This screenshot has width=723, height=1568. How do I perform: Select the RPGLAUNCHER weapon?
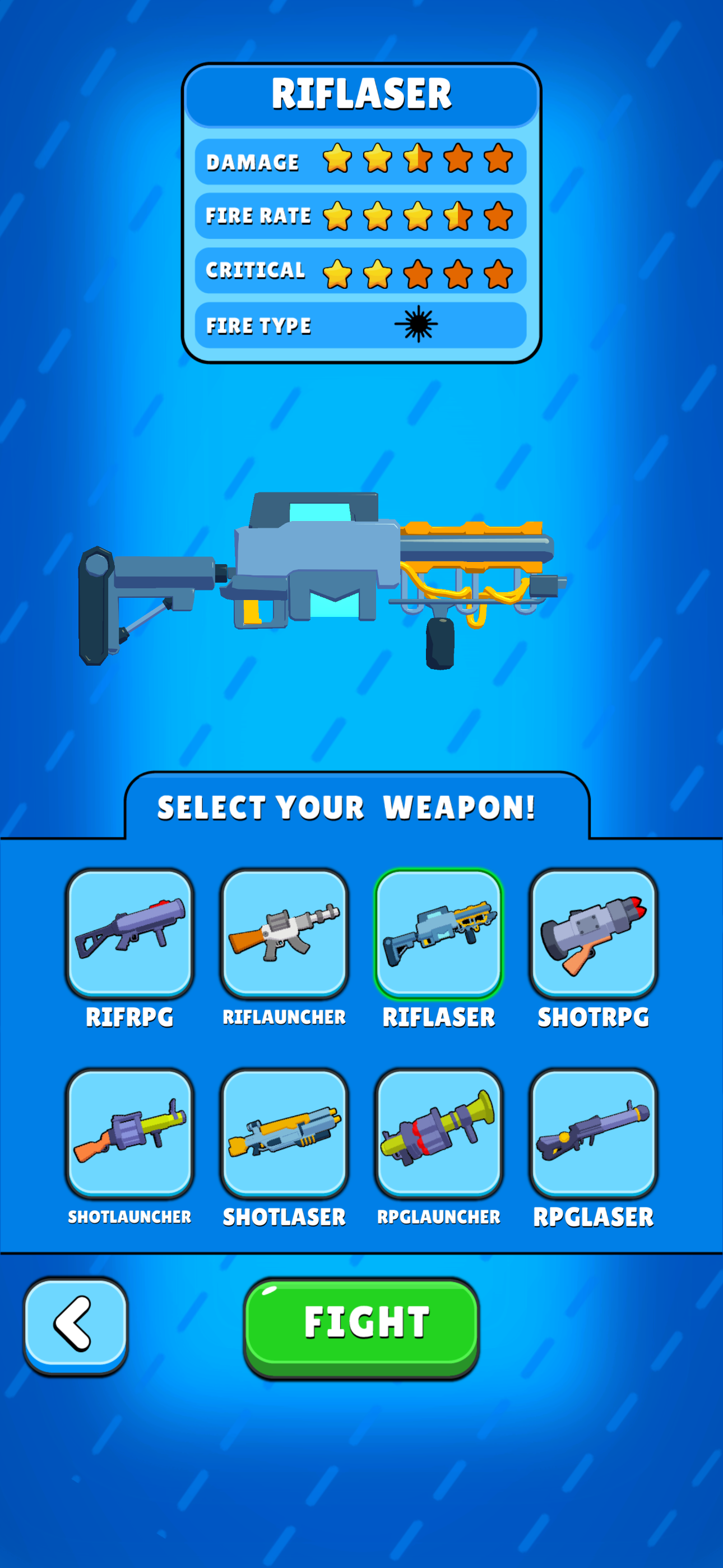pos(438,1137)
